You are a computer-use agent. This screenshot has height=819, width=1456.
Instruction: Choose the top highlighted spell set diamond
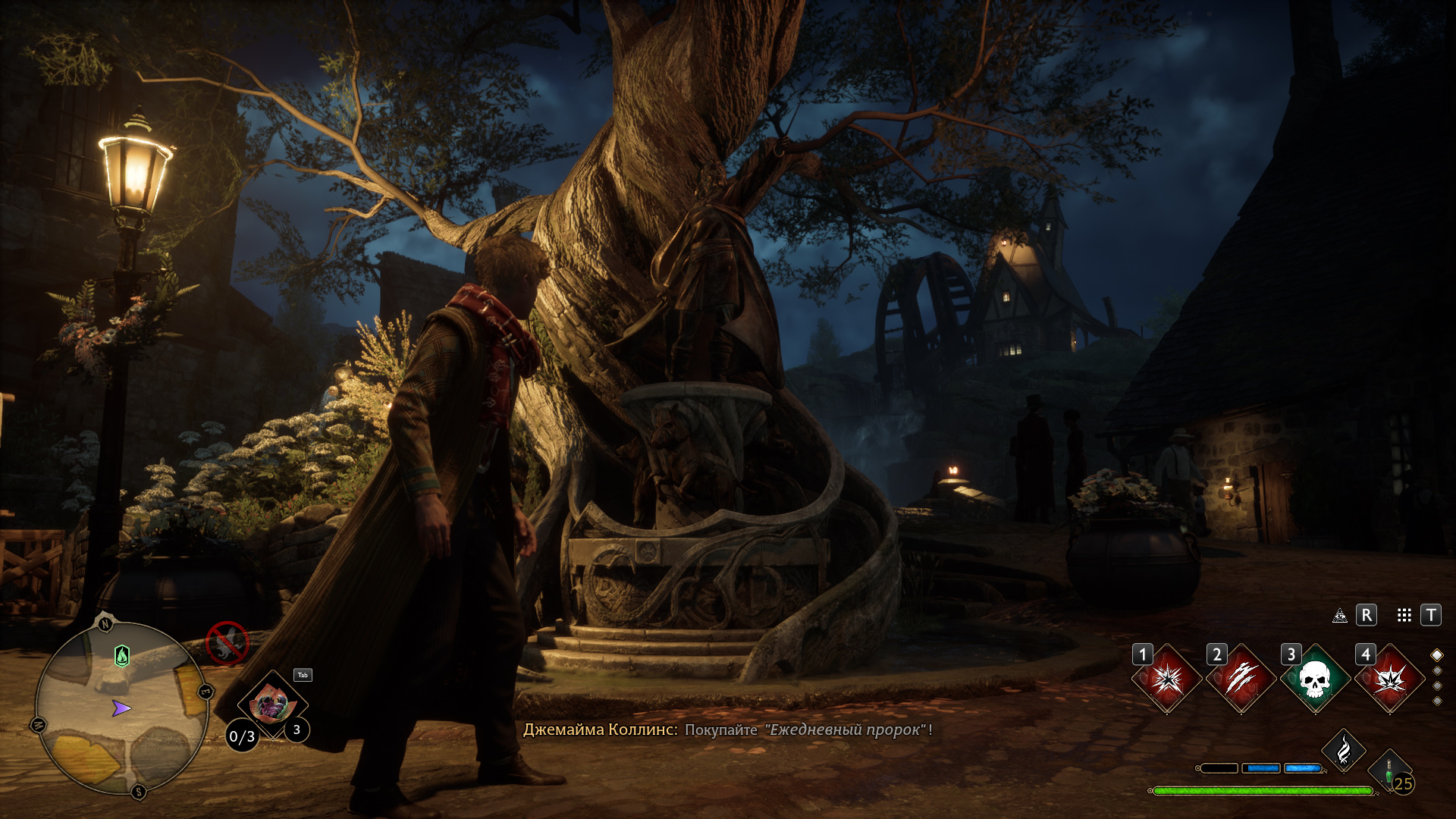click(1437, 655)
